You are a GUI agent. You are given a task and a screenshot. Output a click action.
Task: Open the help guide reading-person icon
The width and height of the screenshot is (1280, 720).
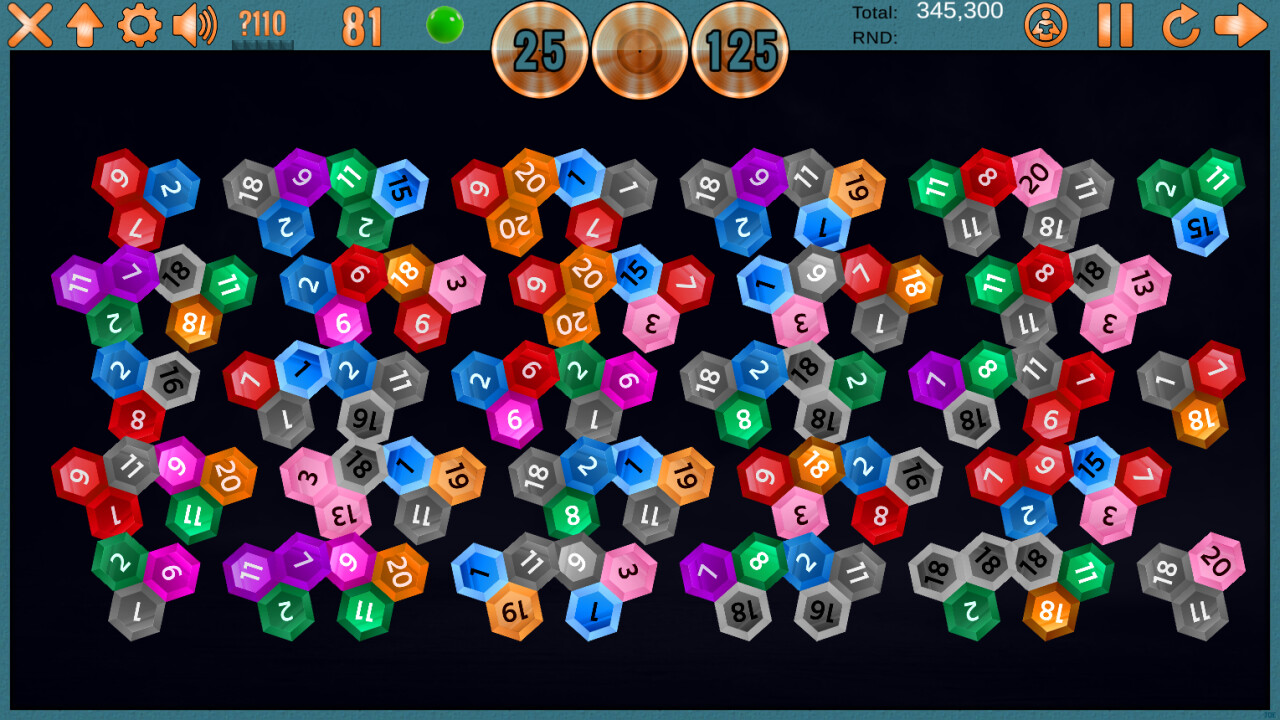point(1045,27)
